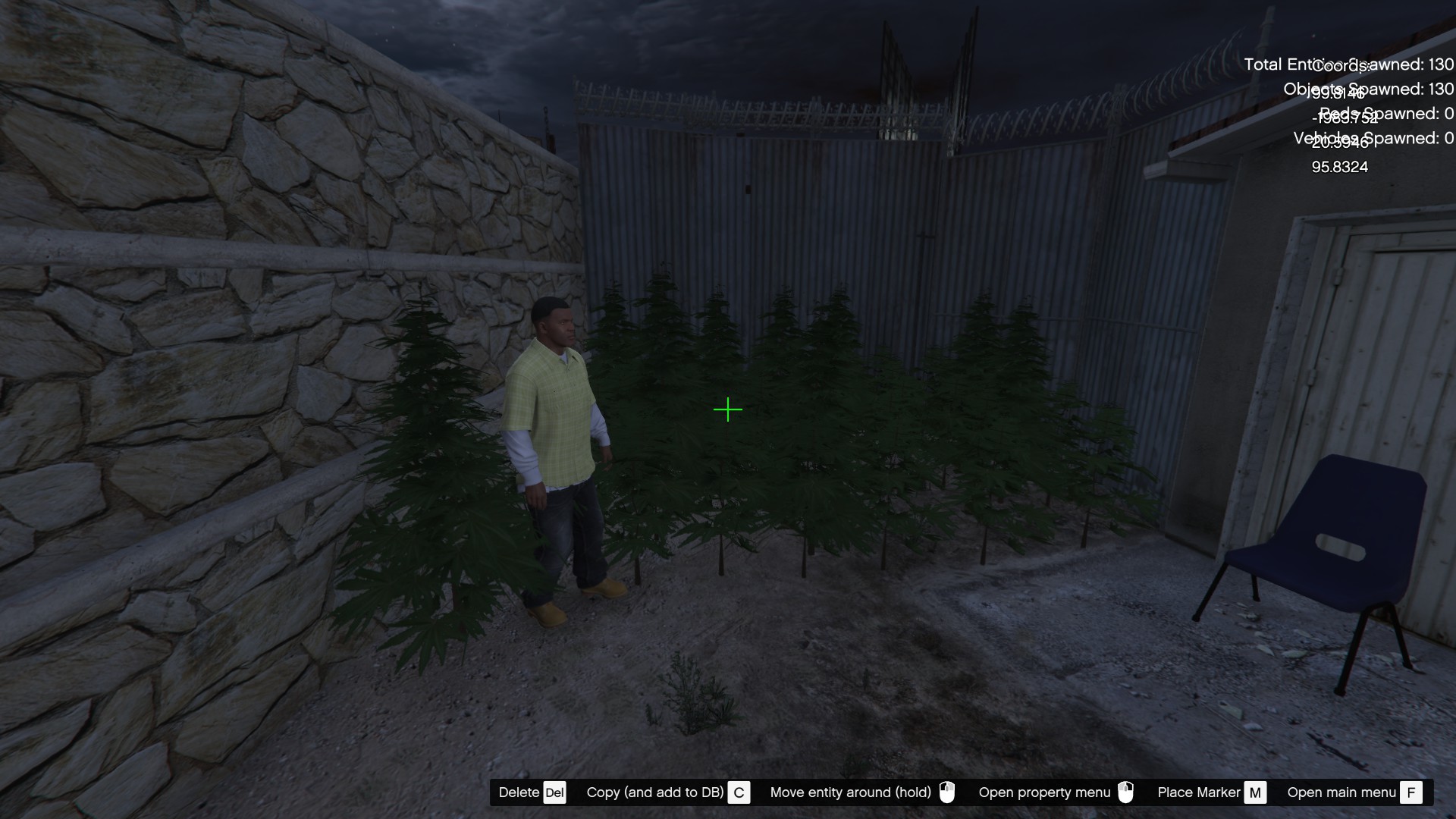This screenshot has width=1456, height=819.
Task: Click Delete on the bottom bar
Action: pos(519,792)
